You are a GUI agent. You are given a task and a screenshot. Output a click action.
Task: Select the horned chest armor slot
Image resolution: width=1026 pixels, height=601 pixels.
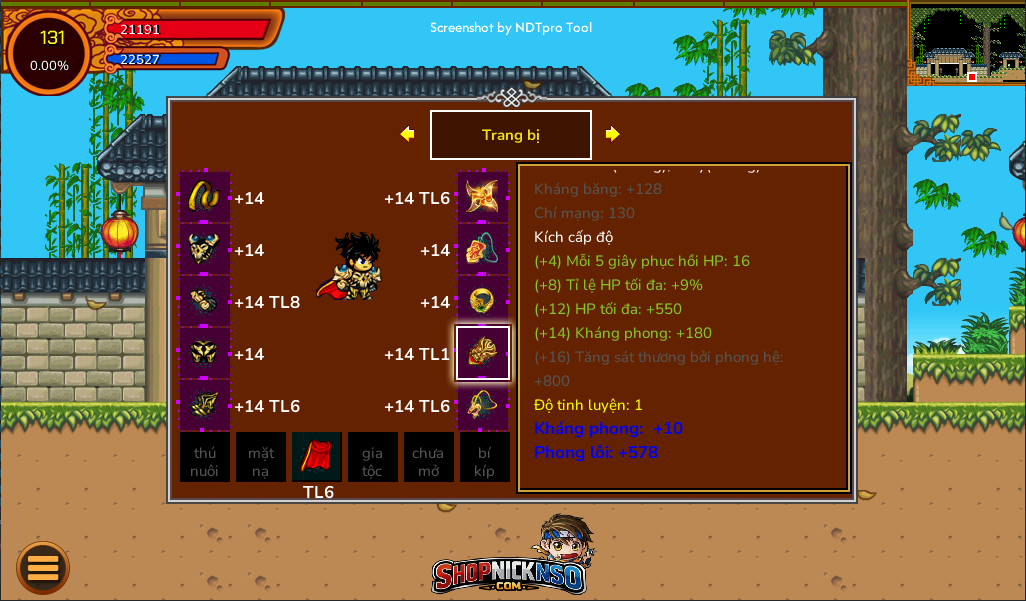click(205, 249)
